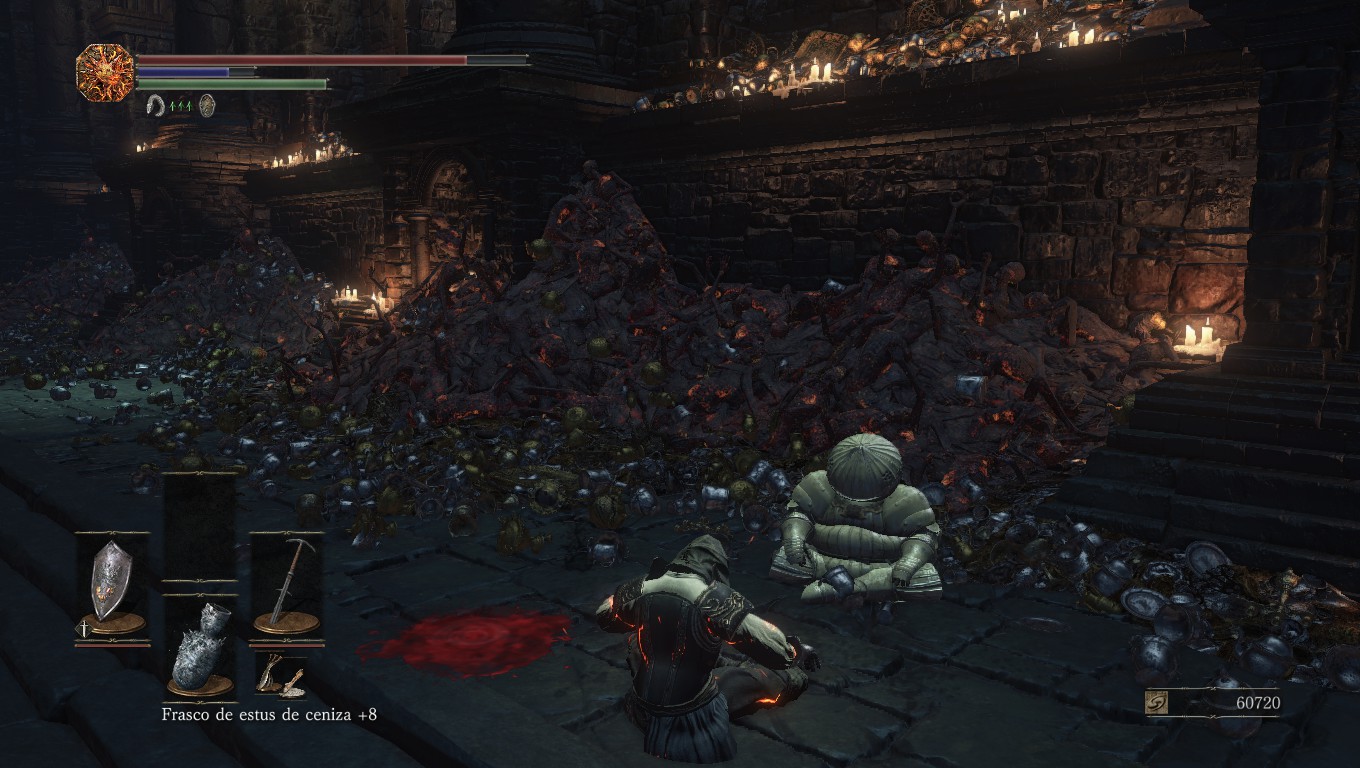This screenshot has width=1360, height=768.
Task: Select the small ammo icon under the weapon
Action: tap(278, 678)
